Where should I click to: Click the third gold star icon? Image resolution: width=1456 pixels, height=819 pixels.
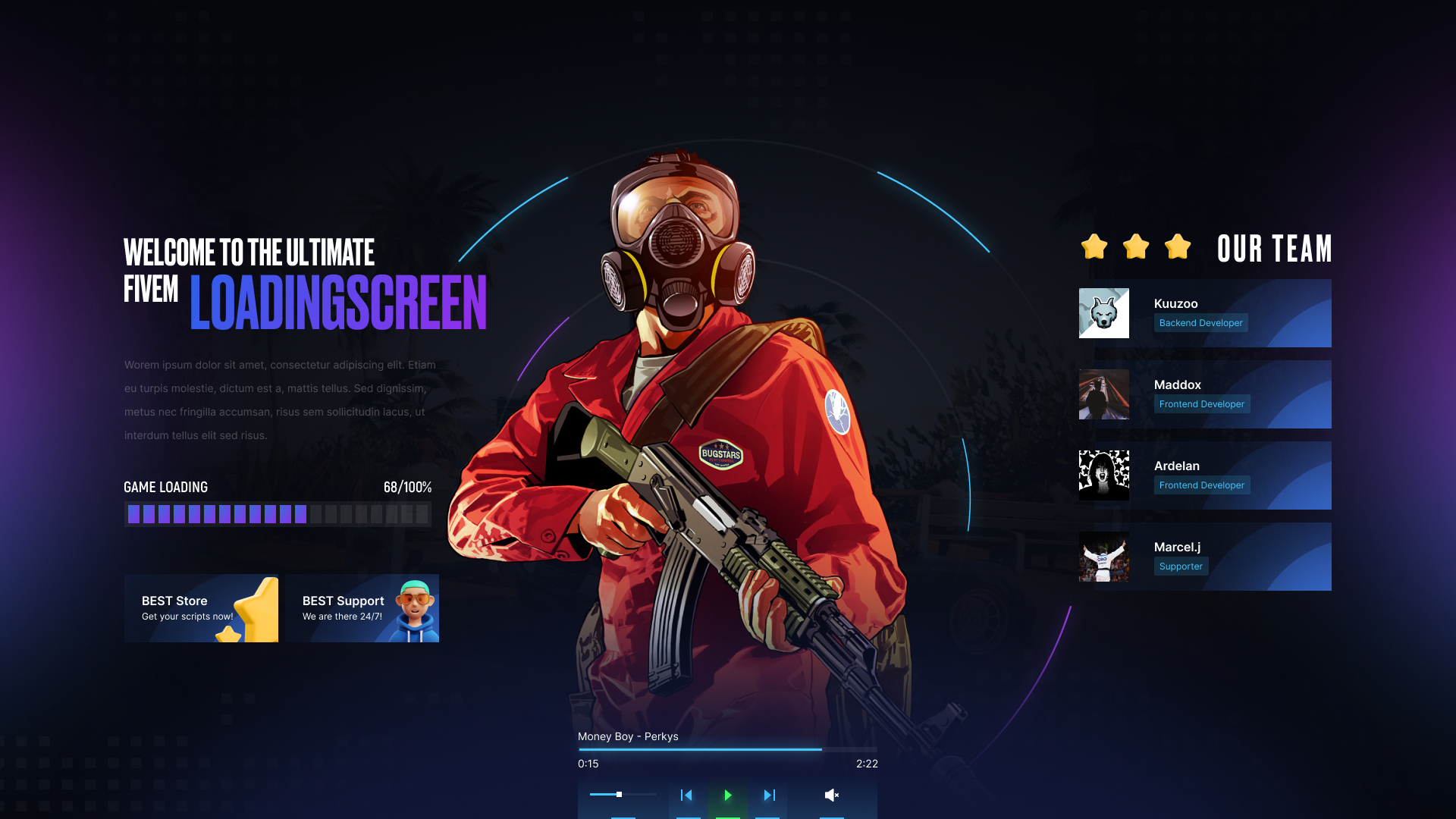pyautogui.click(x=1178, y=246)
